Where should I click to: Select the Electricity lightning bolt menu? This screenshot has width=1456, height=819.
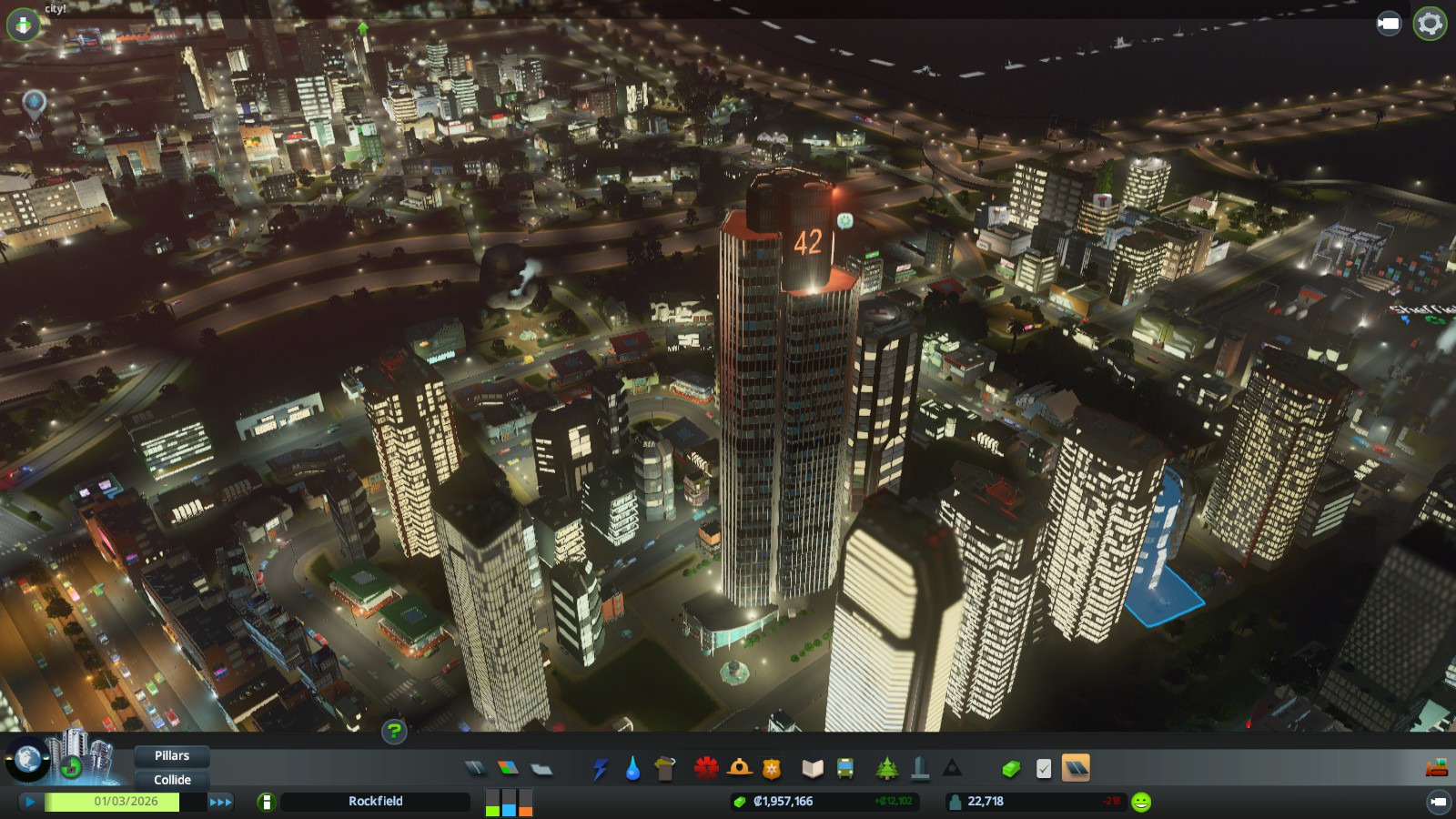point(600,769)
